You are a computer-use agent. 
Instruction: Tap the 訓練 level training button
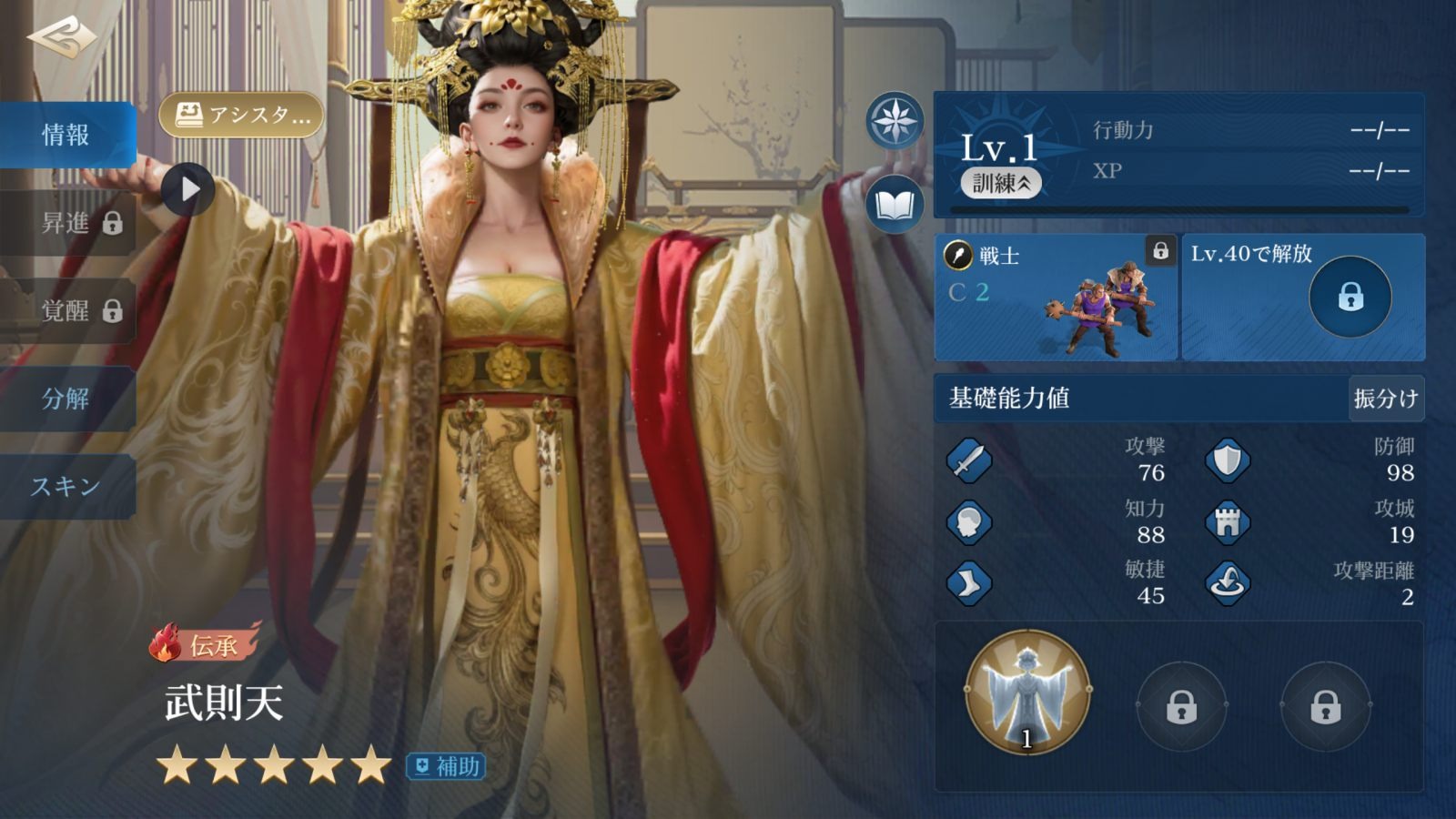tap(1001, 183)
